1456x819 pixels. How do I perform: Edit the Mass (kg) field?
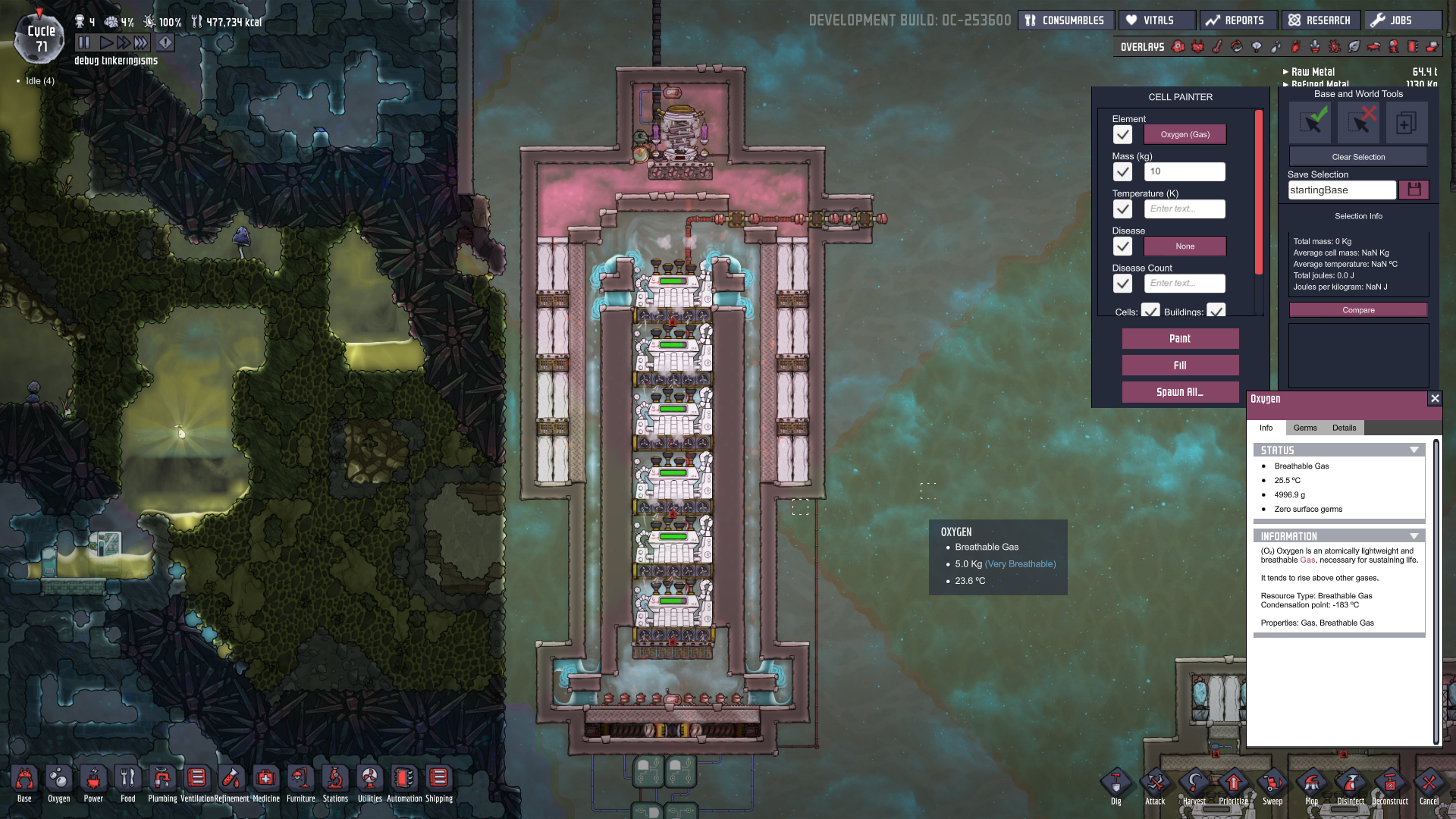pos(1184,172)
